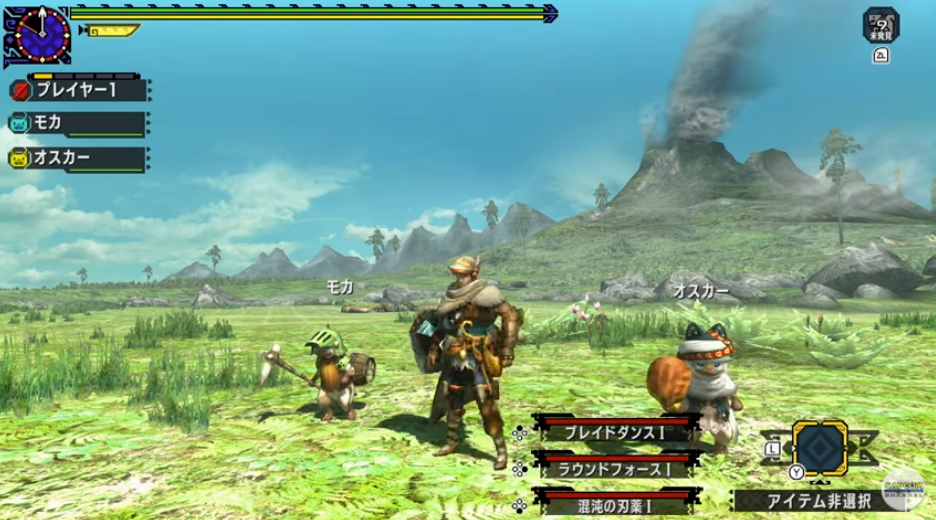Select palico オスカー in party list
This screenshot has height=520, width=936.
tap(78, 158)
